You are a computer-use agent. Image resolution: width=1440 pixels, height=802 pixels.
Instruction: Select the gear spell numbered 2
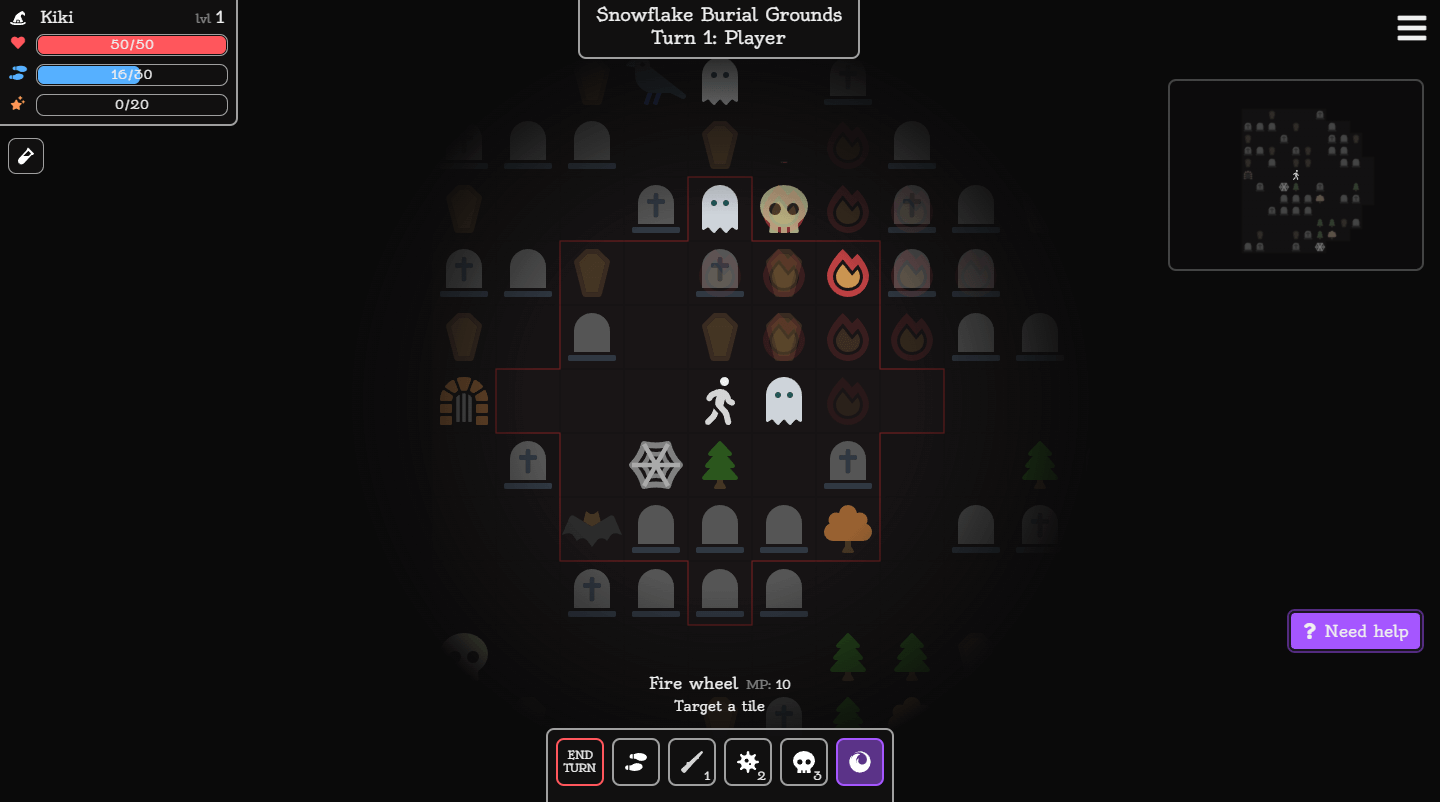(x=748, y=762)
